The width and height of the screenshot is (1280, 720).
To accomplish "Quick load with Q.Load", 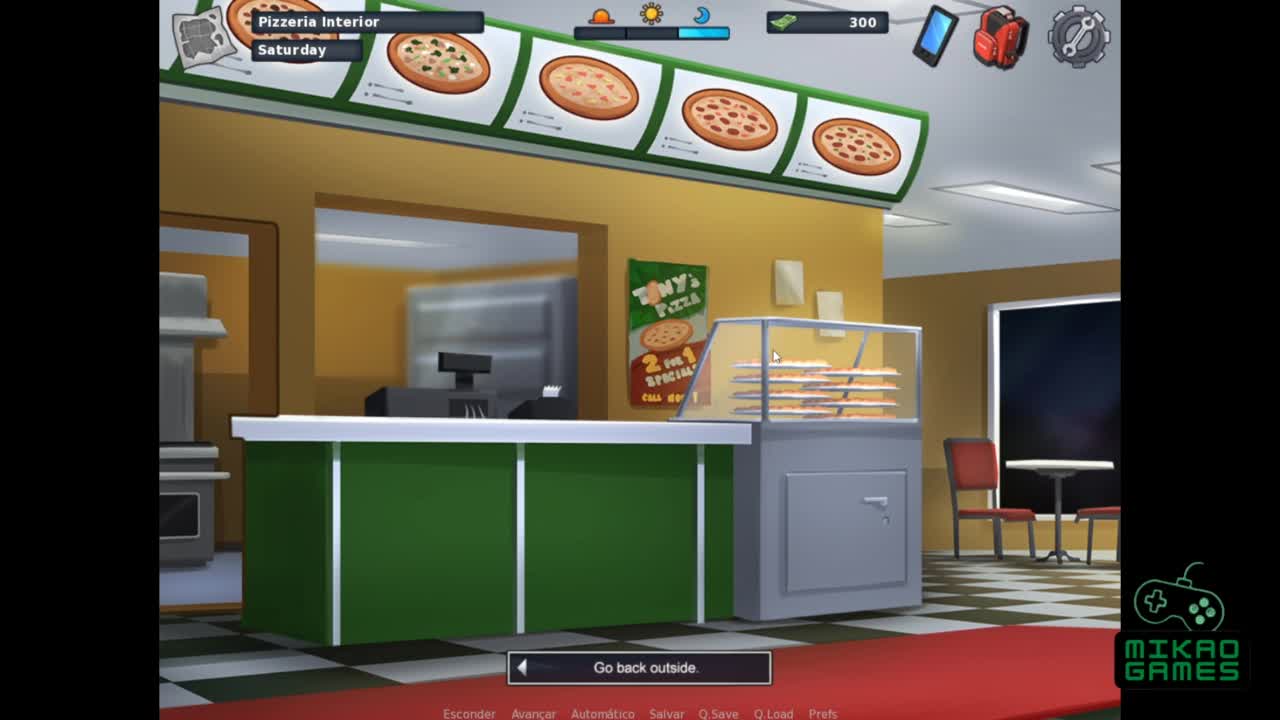I will click(x=773, y=713).
